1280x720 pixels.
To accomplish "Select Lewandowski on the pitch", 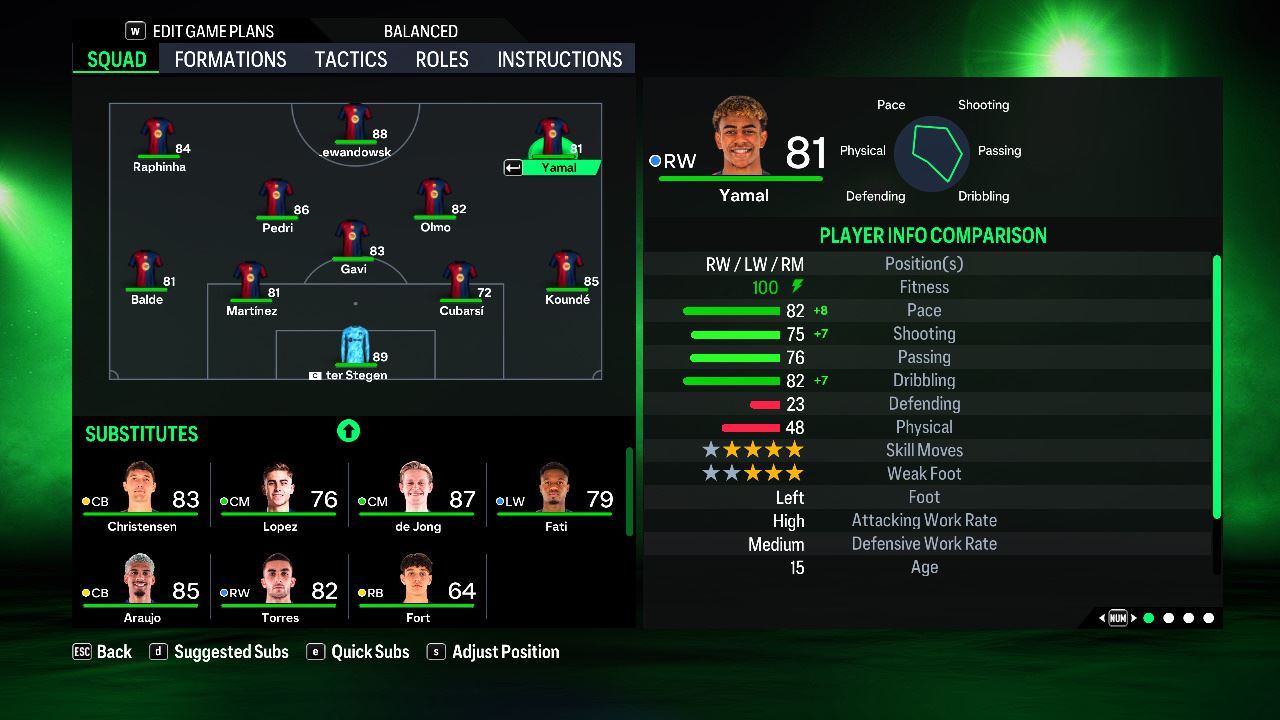I will [355, 125].
